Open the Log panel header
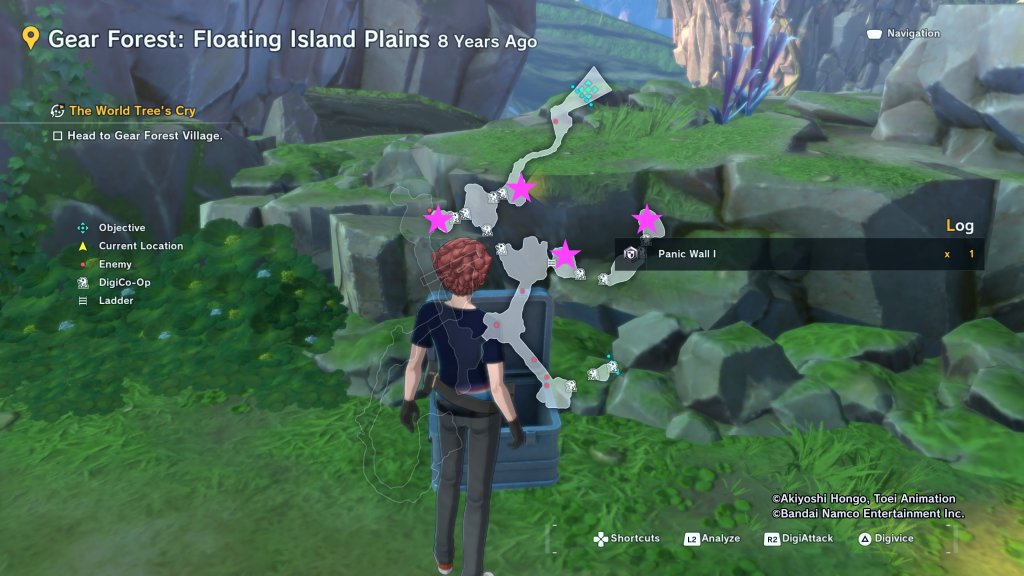This screenshot has width=1024, height=576. (x=959, y=226)
